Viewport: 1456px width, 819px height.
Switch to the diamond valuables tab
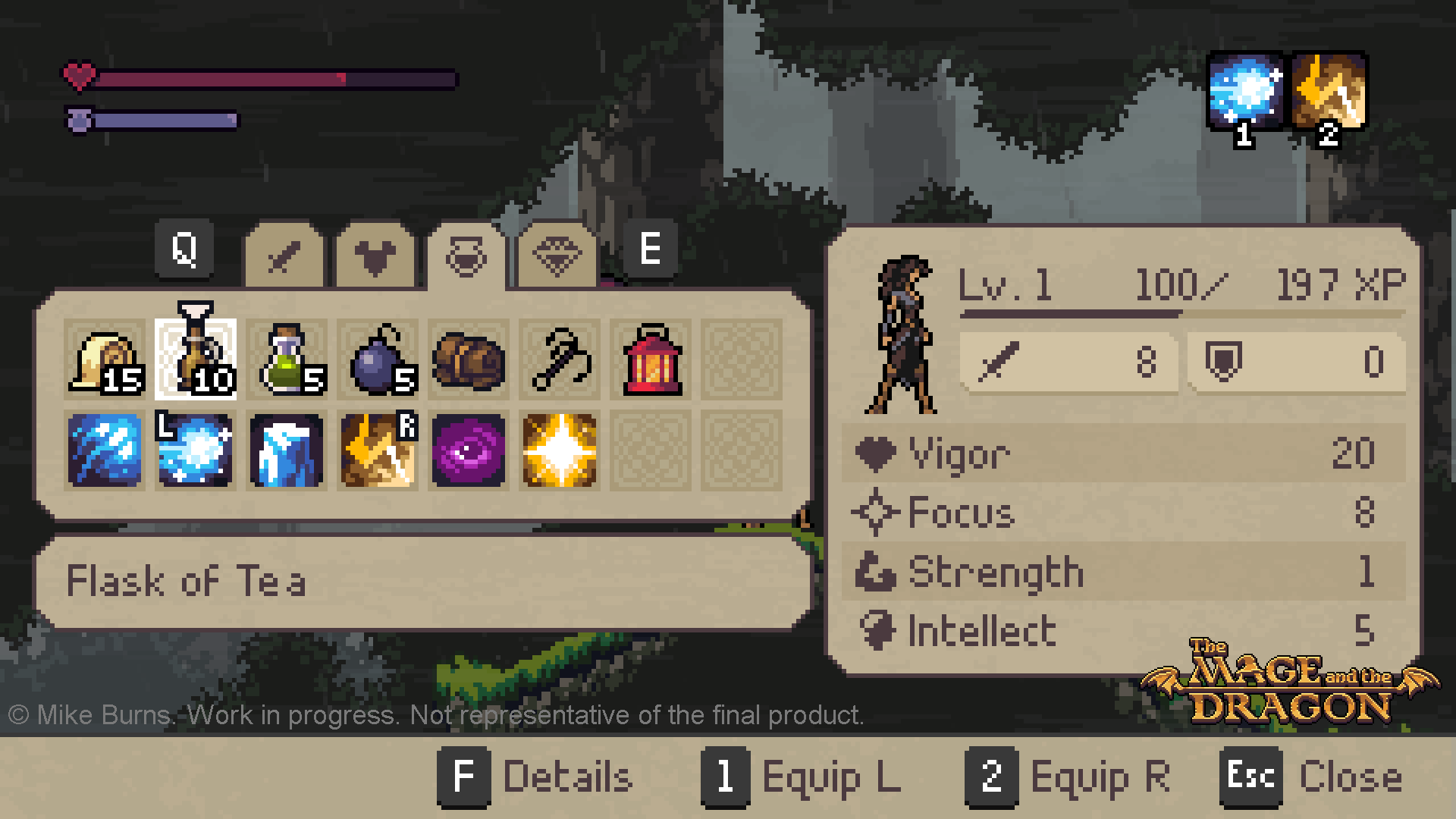click(557, 256)
